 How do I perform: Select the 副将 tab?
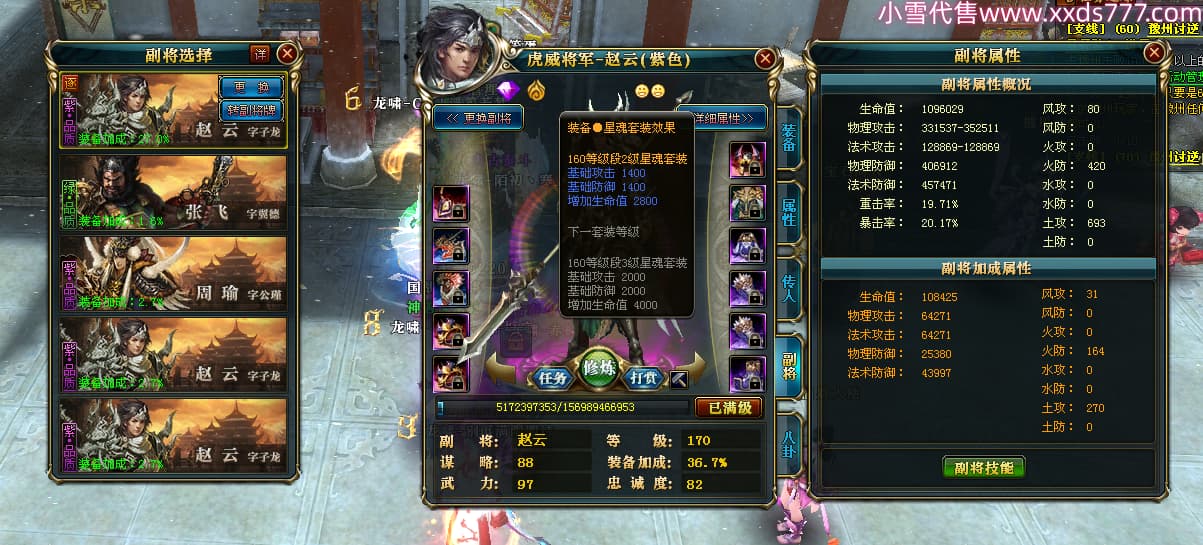(x=789, y=363)
